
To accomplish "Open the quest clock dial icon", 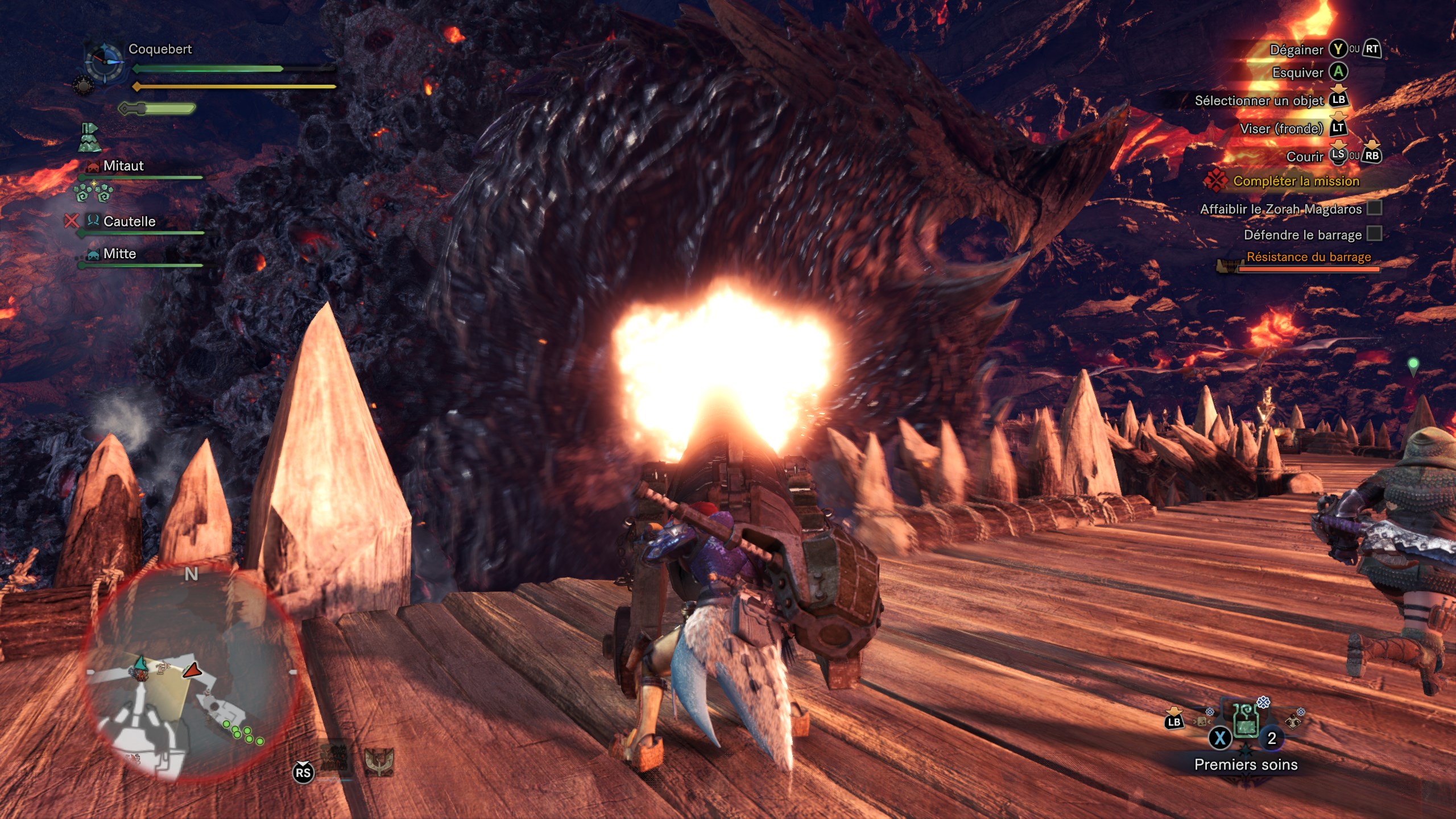I will 104,63.
